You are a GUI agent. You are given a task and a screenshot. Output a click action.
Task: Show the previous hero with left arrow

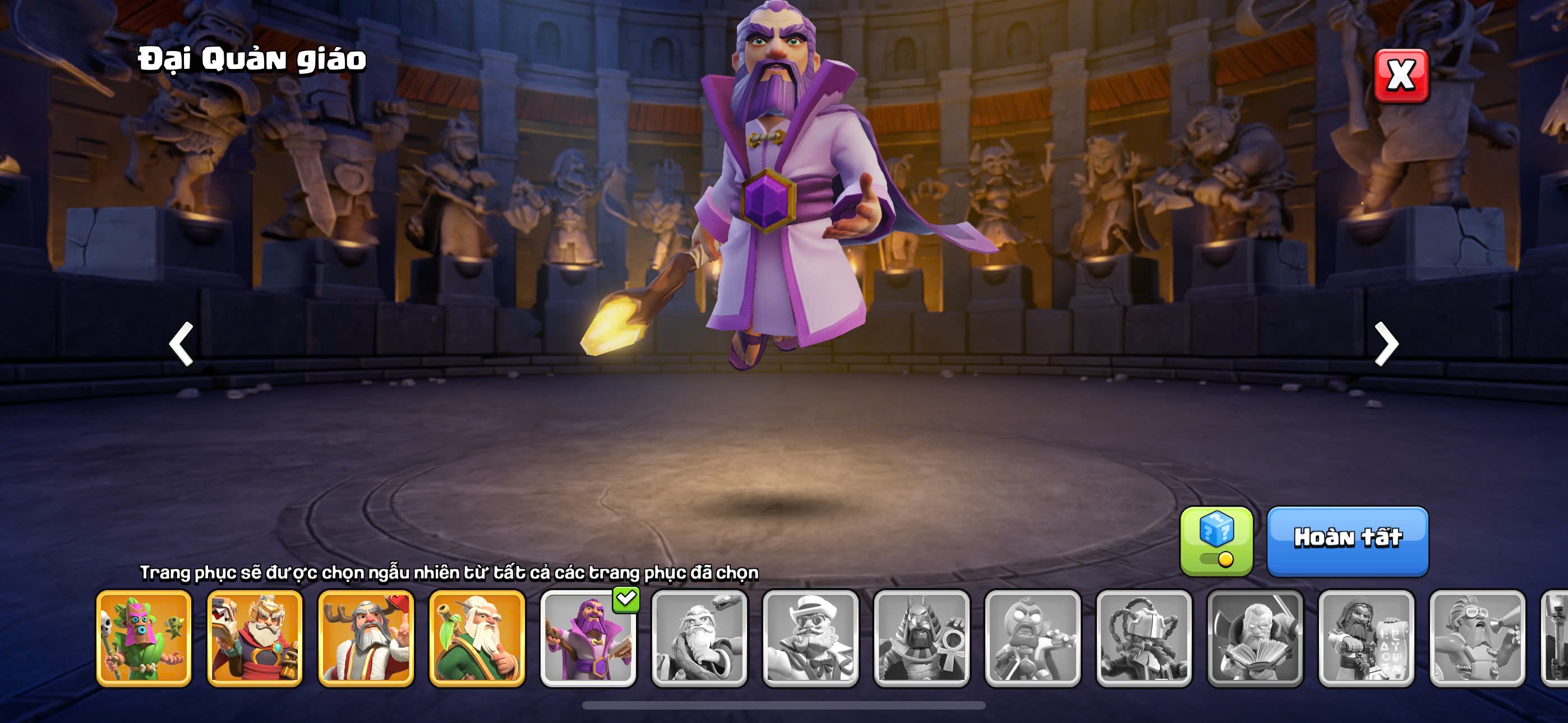click(181, 344)
